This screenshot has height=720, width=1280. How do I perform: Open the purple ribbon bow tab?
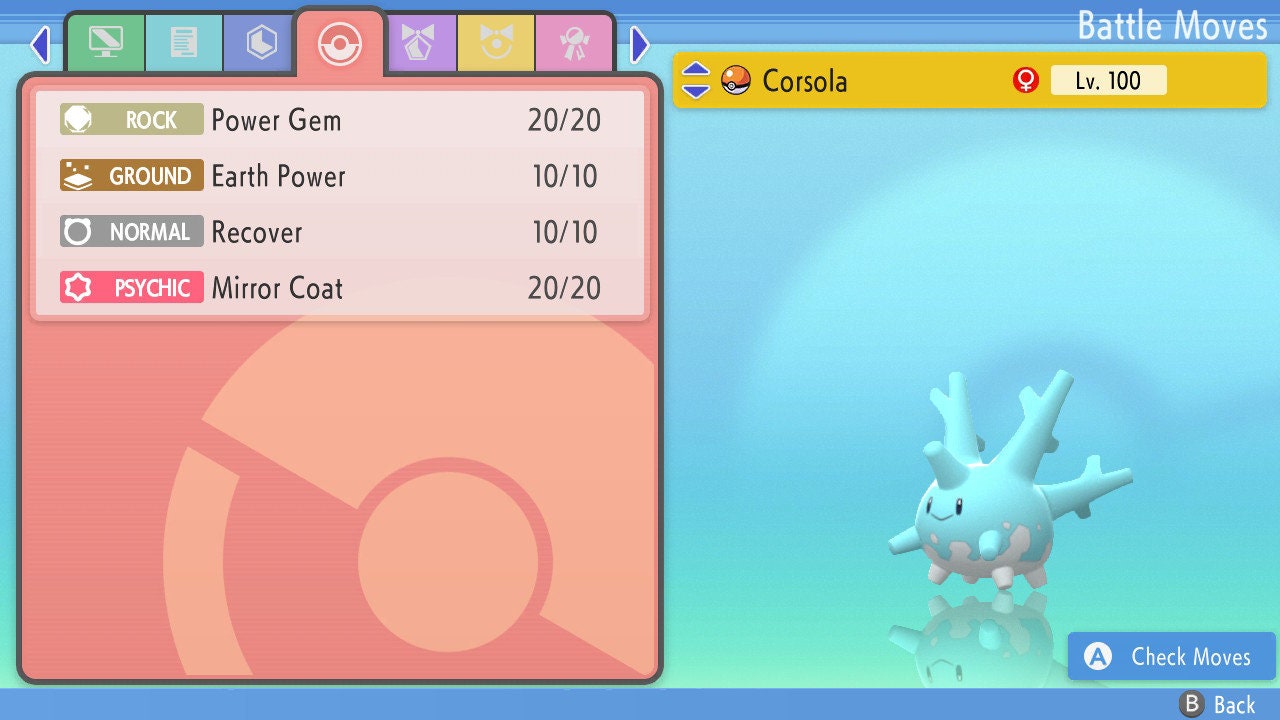(419, 43)
